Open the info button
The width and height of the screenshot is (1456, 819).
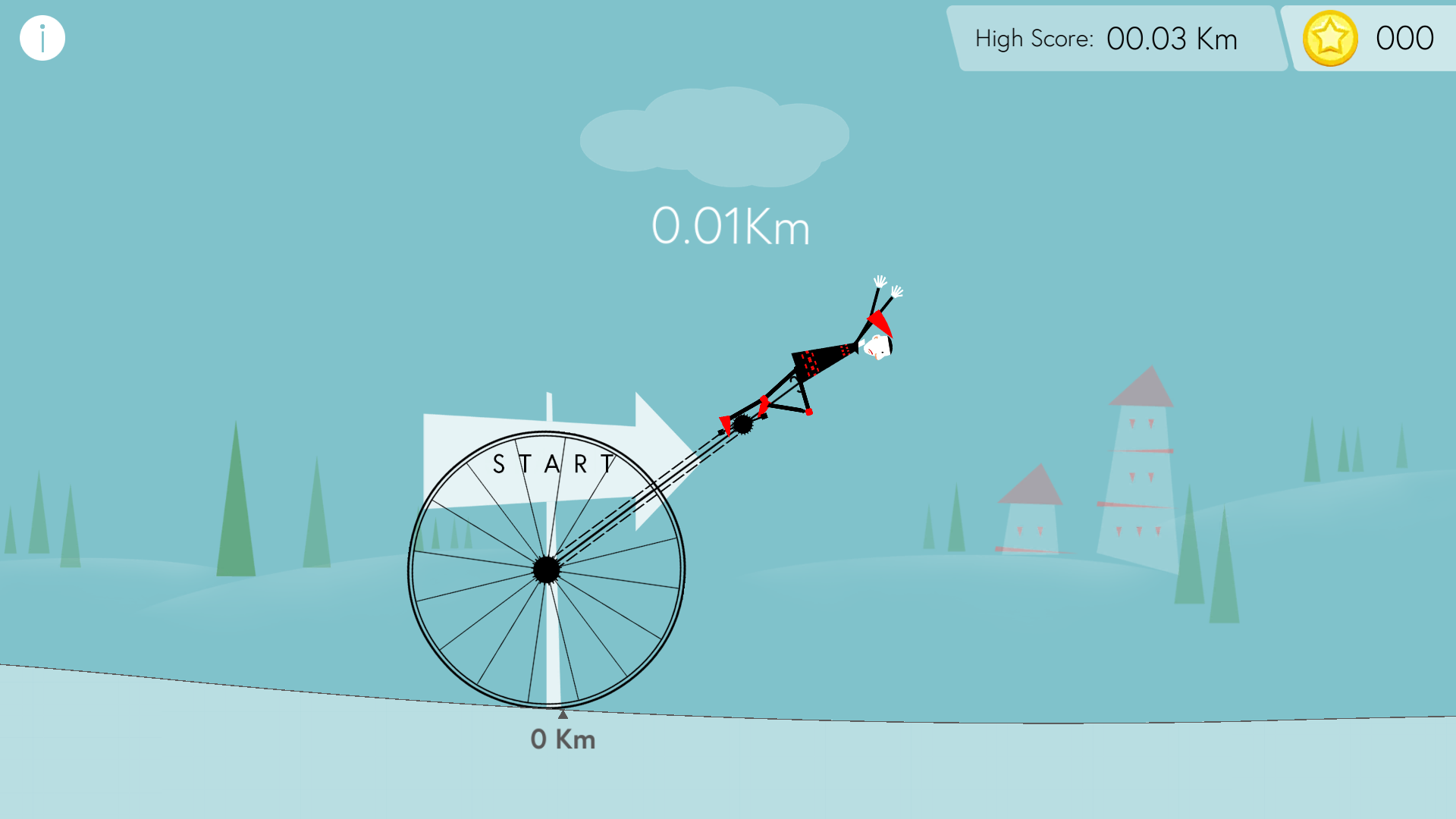pos(42,38)
